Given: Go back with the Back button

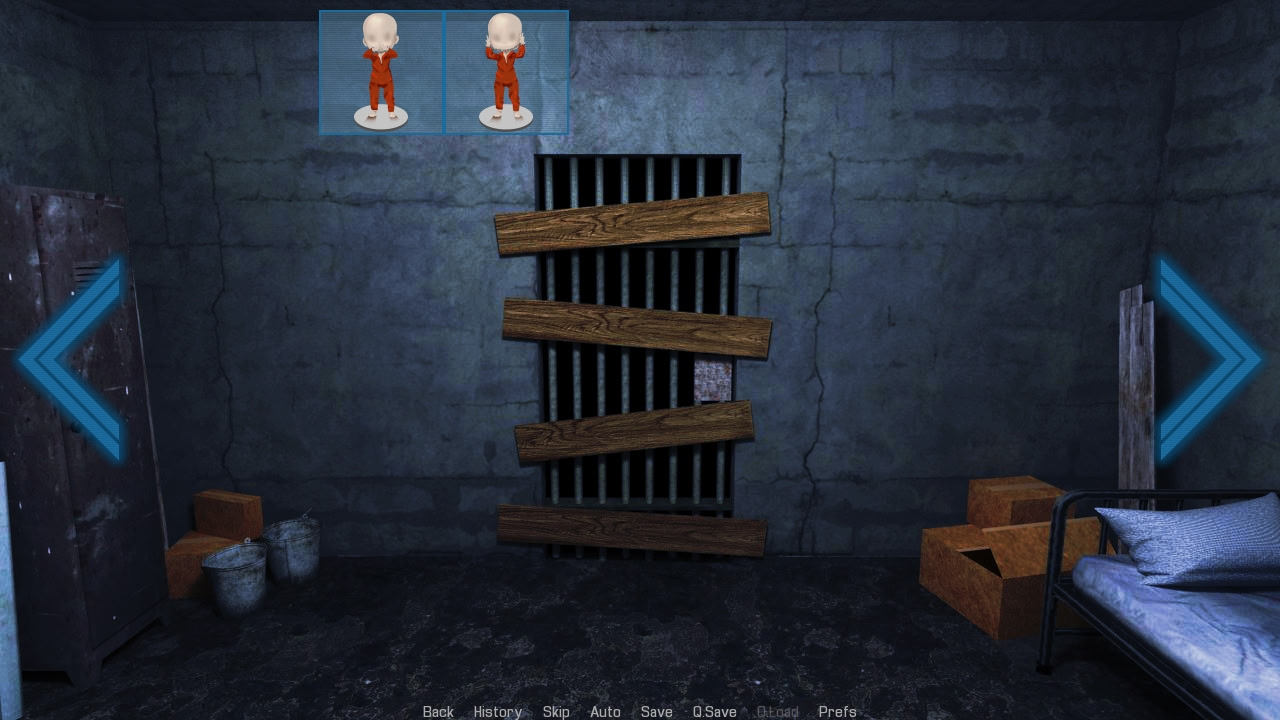Looking at the screenshot, I should (x=438, y=711).
